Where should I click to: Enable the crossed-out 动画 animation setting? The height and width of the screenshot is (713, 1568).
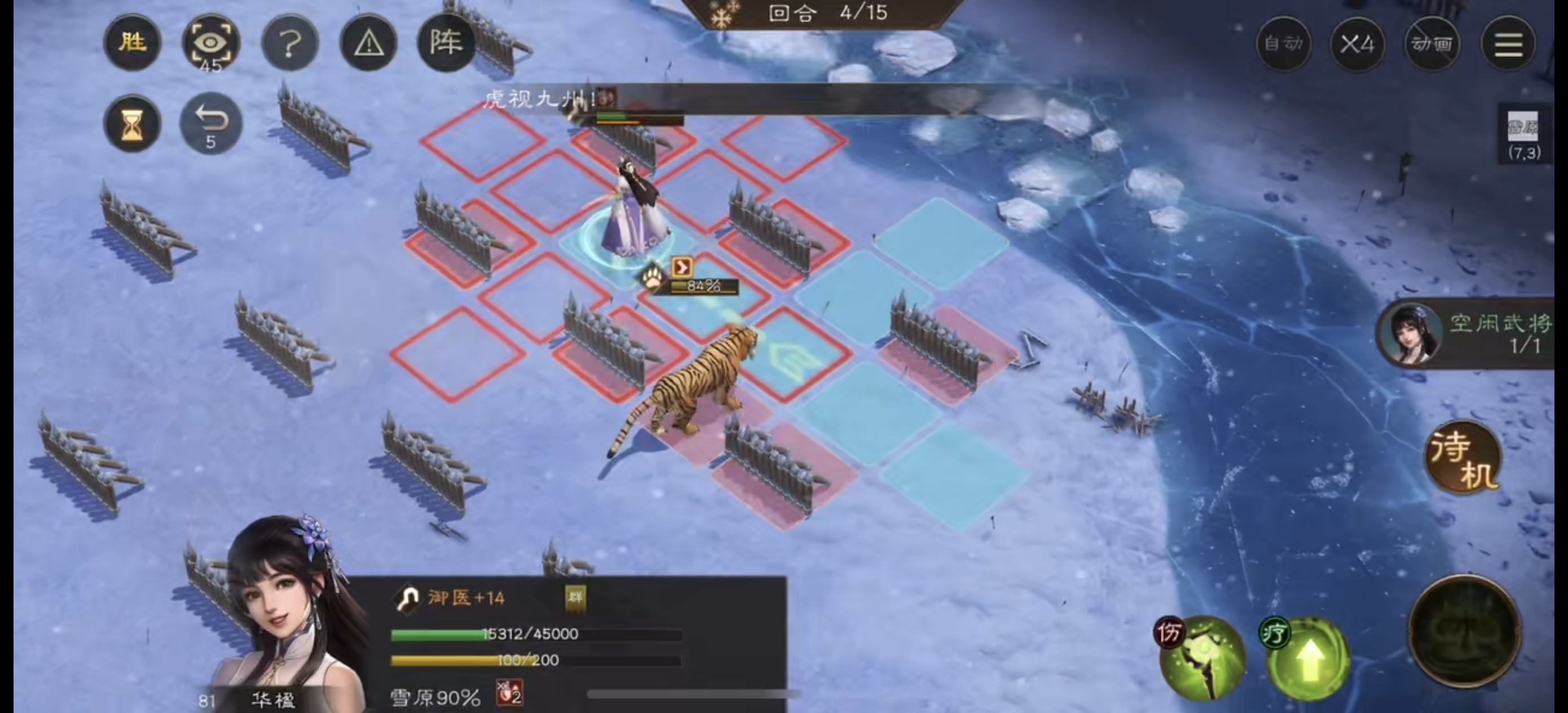point(1432,43)
